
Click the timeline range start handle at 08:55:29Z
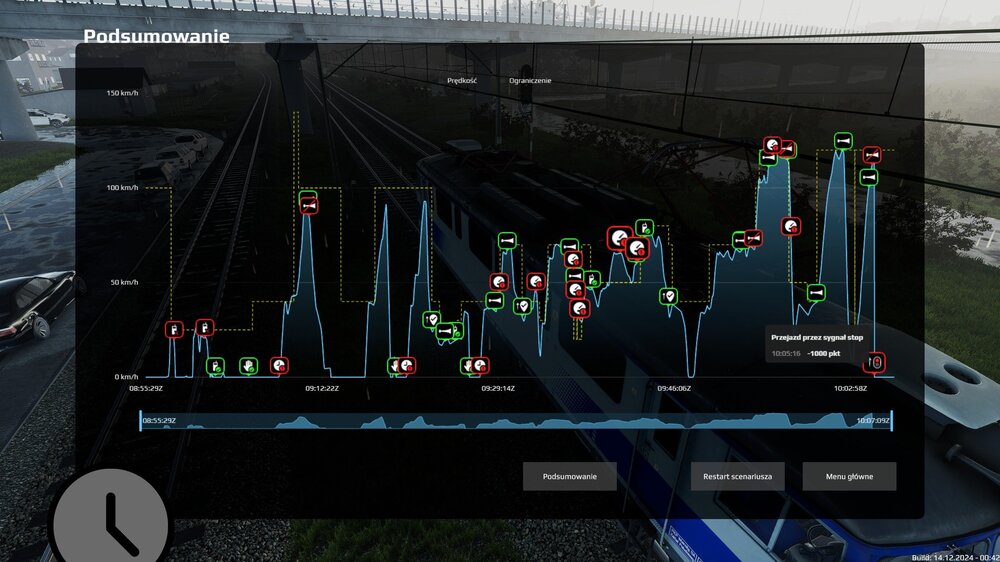click(141, 421)
